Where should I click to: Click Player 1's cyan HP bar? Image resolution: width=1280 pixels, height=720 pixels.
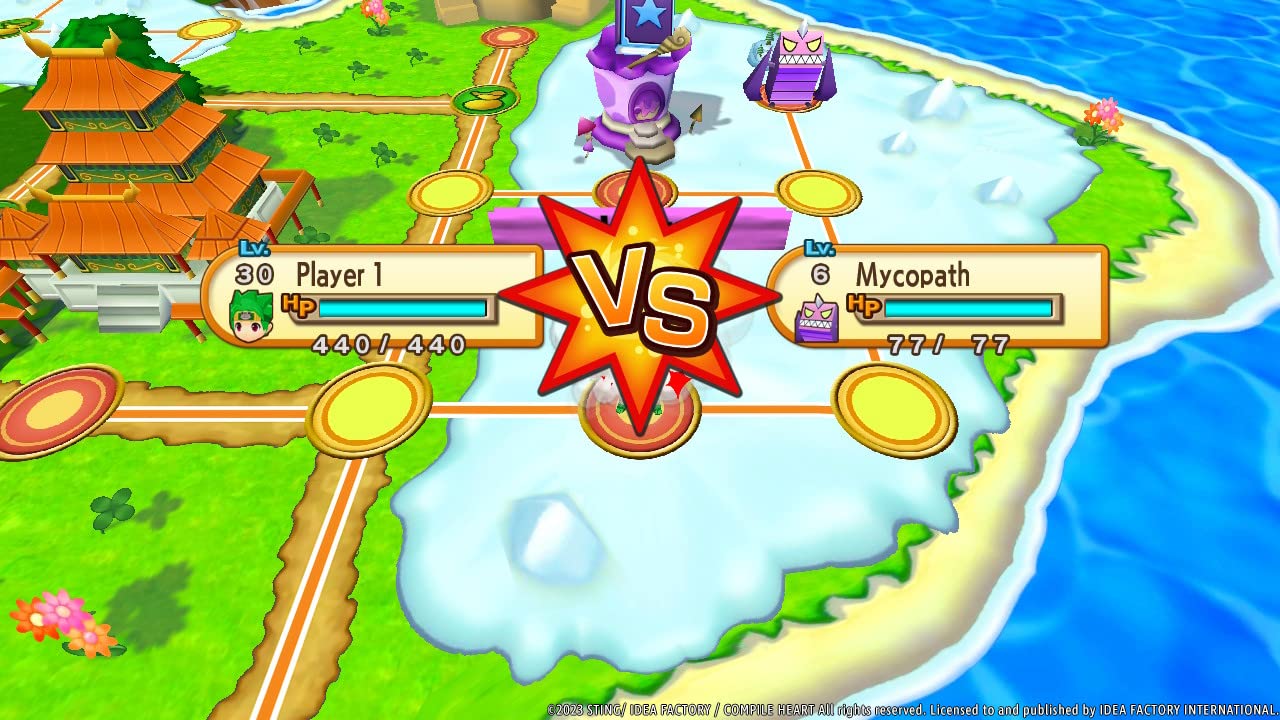(x=400, y=309)
